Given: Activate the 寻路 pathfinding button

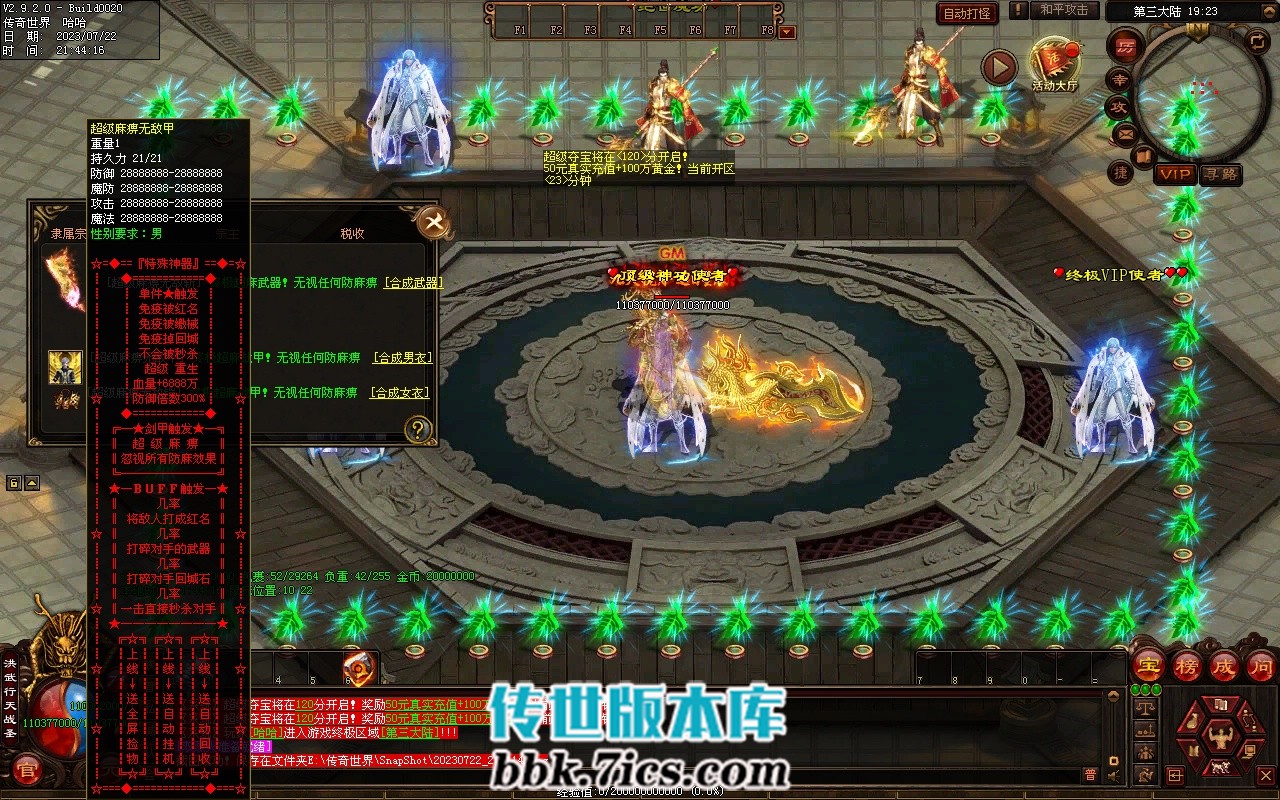Looking at the screenshot, I should coord(1220,174).
